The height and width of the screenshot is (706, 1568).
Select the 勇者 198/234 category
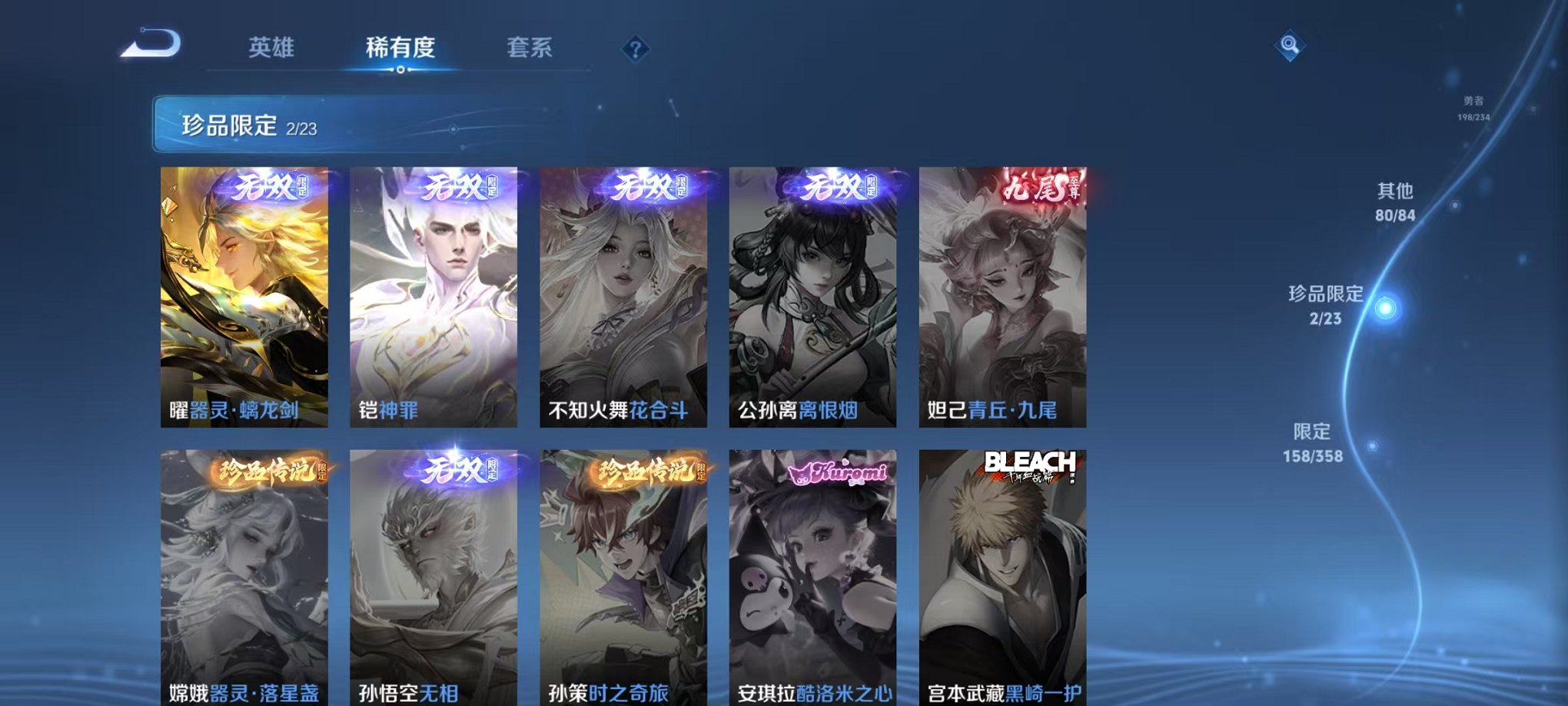click(x=1475, y=108)
